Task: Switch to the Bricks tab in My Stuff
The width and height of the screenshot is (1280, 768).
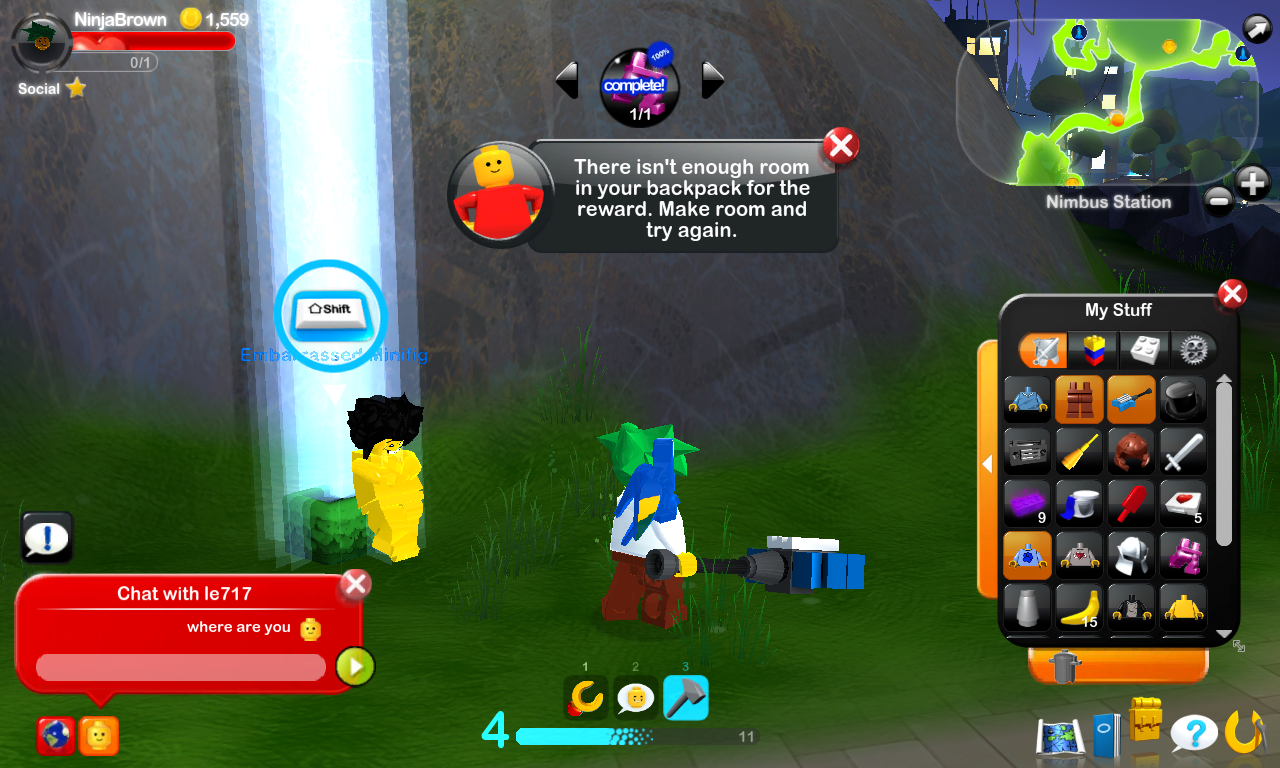Action: [x=1144, y=350]
